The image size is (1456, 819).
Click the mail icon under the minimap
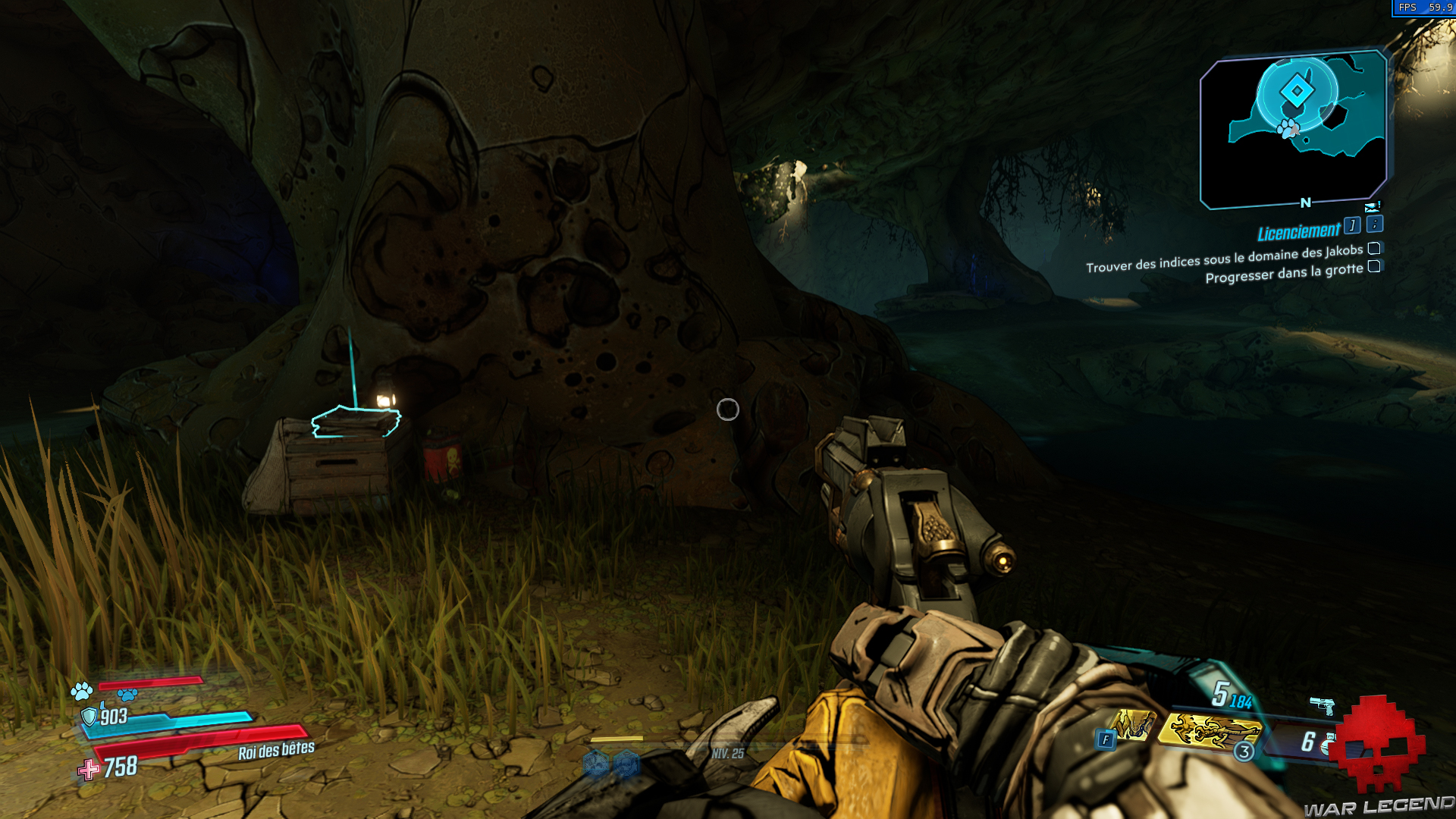(x=1373, y=207)
